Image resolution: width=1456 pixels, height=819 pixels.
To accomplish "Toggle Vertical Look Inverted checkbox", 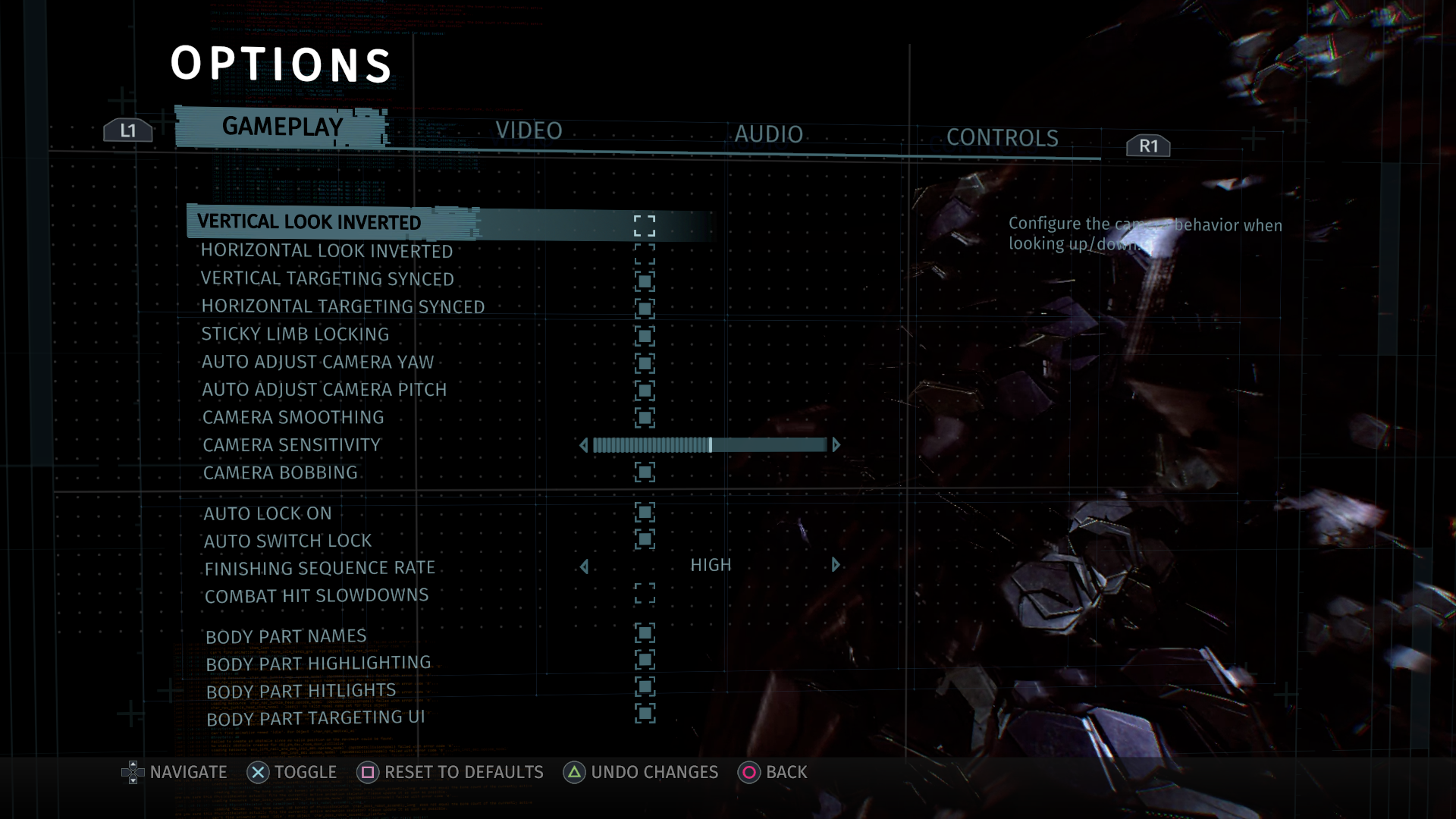I will [x=645, y=225].
